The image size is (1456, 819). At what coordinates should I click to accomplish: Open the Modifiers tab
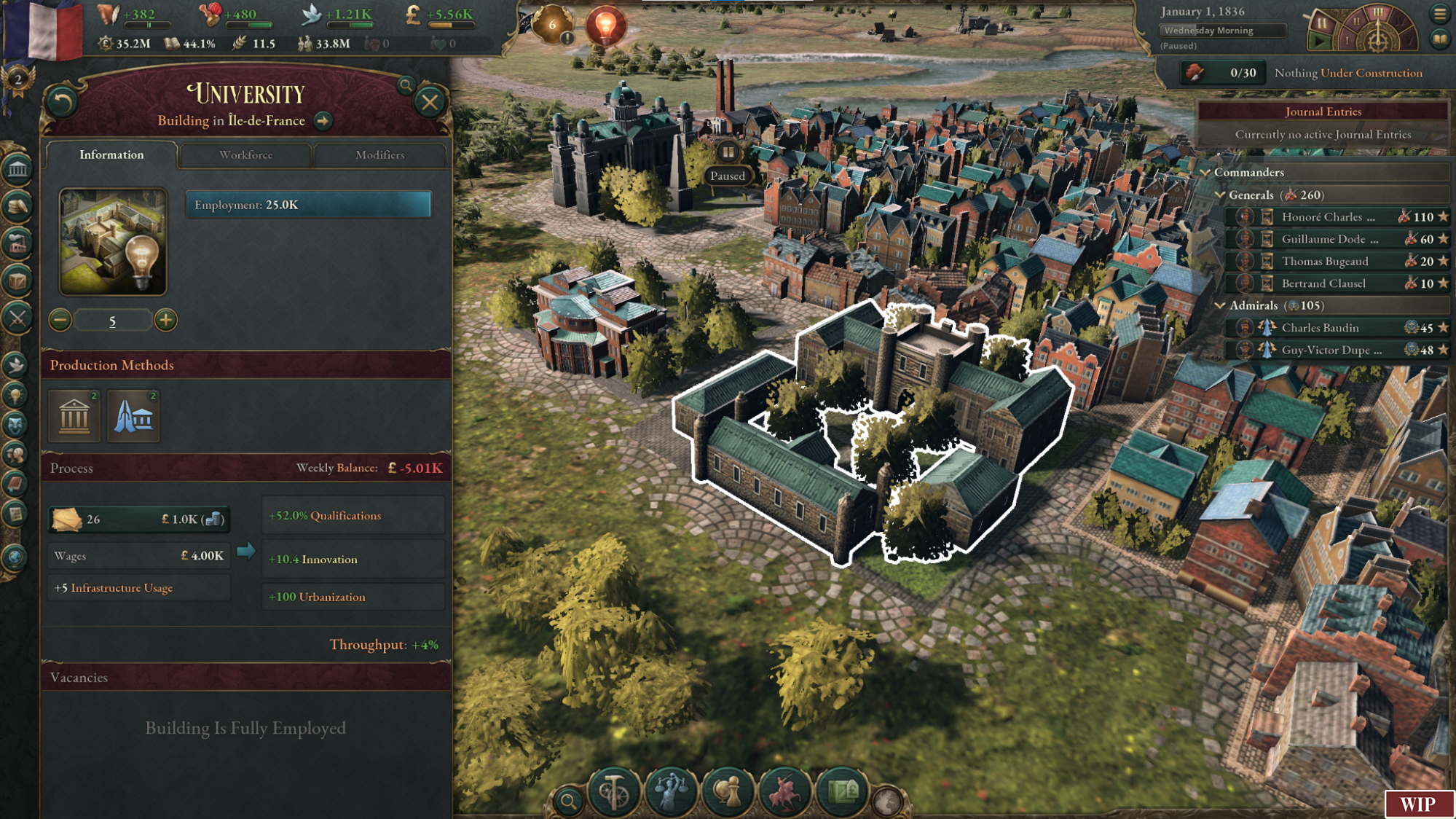click(379, 155)
